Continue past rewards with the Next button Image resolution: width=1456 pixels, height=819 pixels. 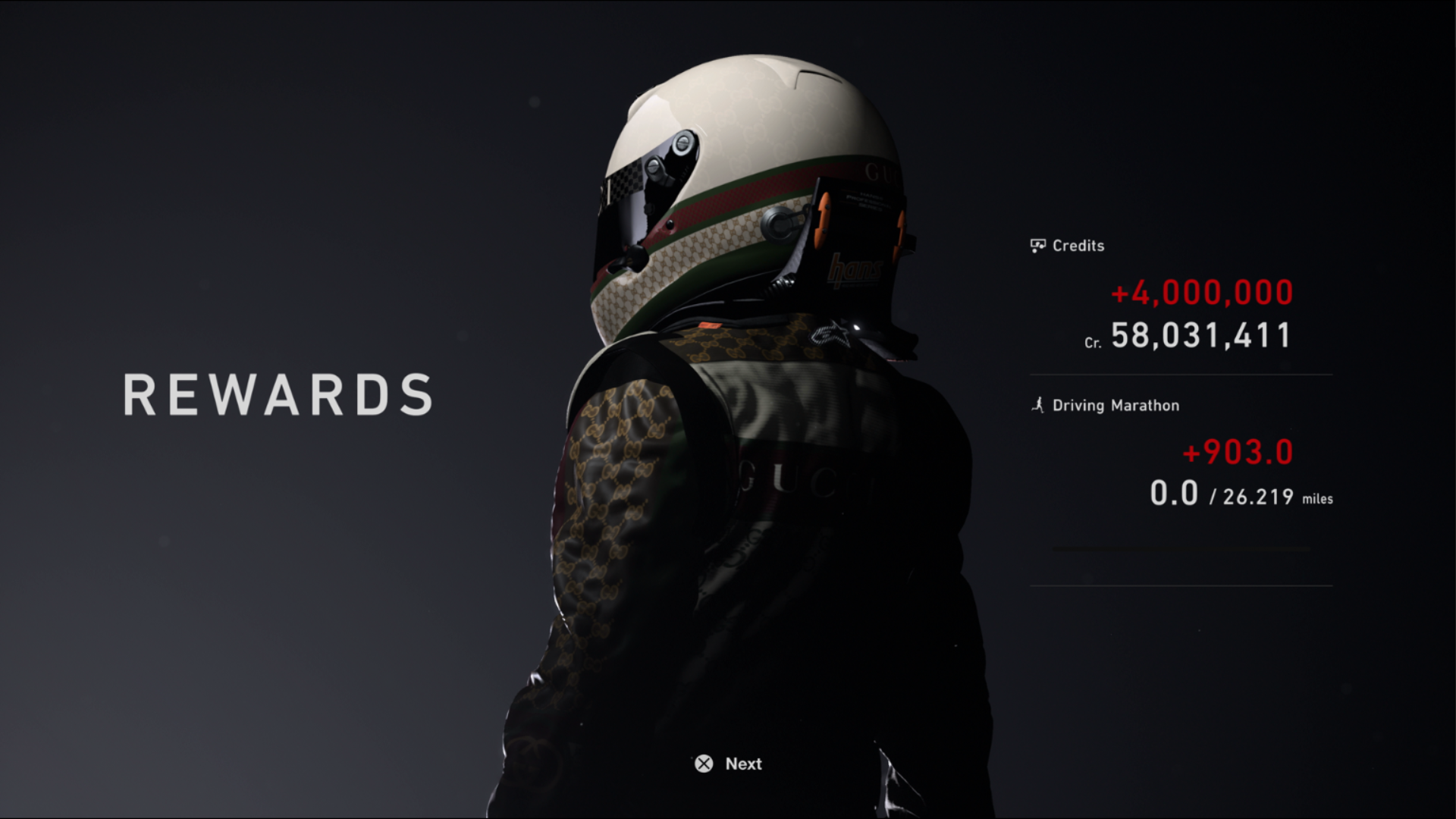[728, 764]
